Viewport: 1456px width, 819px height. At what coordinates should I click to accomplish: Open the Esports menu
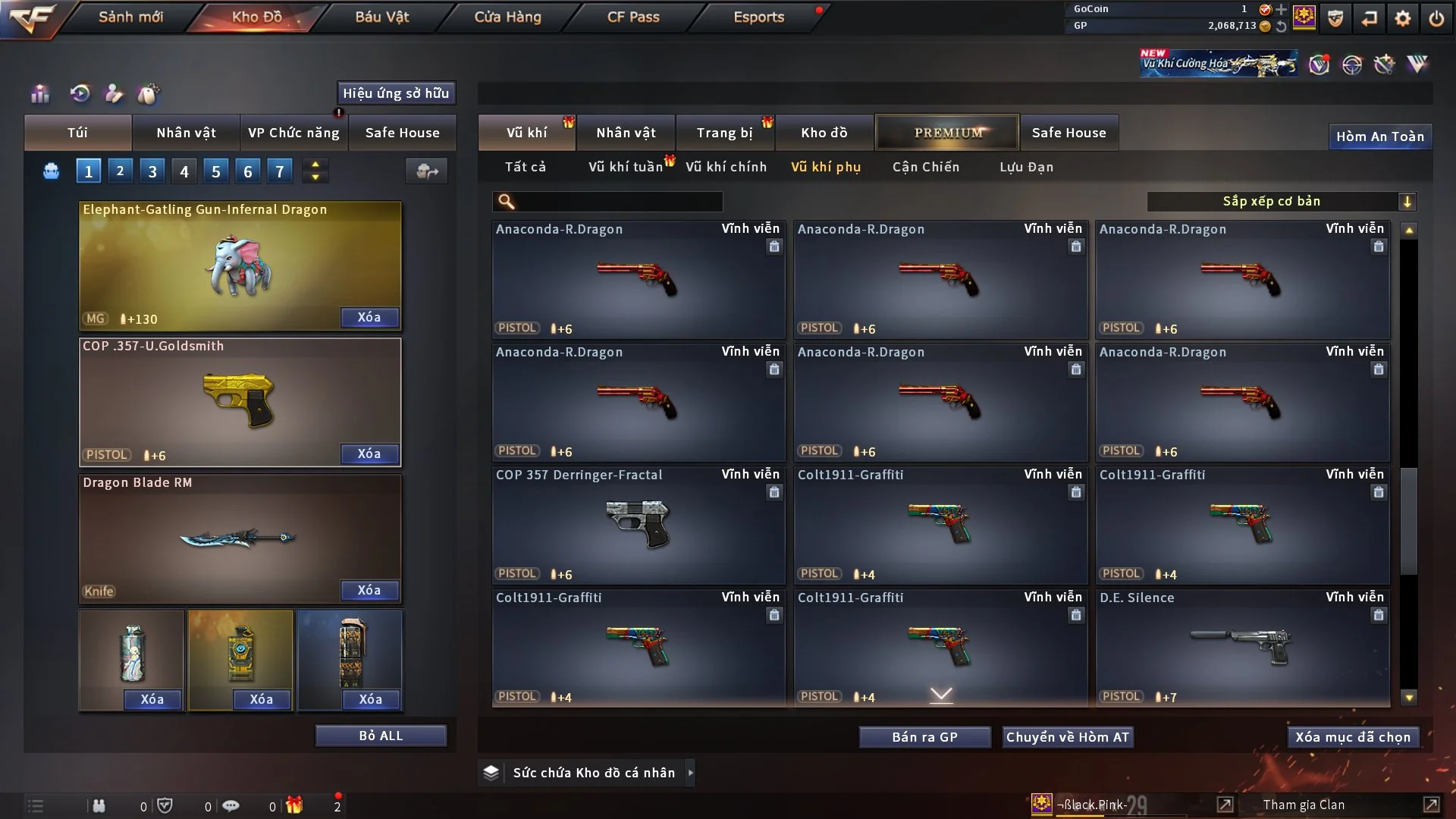(x=758, y=17)
